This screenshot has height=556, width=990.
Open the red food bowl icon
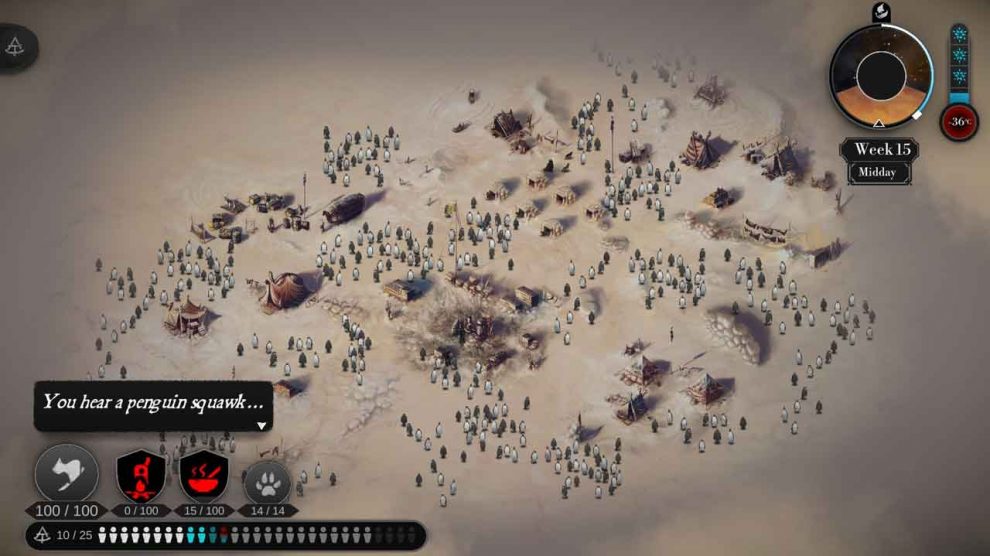coord(204,475)
